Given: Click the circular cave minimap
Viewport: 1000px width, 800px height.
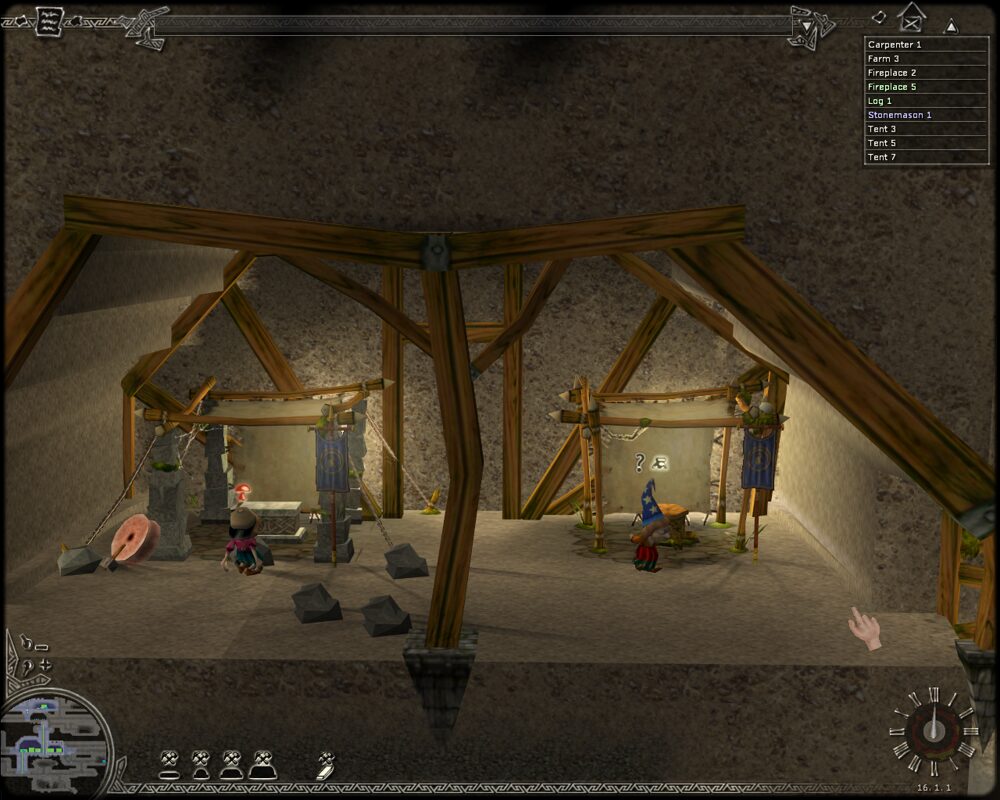Looking at the screenshot, I should [56, 740].
